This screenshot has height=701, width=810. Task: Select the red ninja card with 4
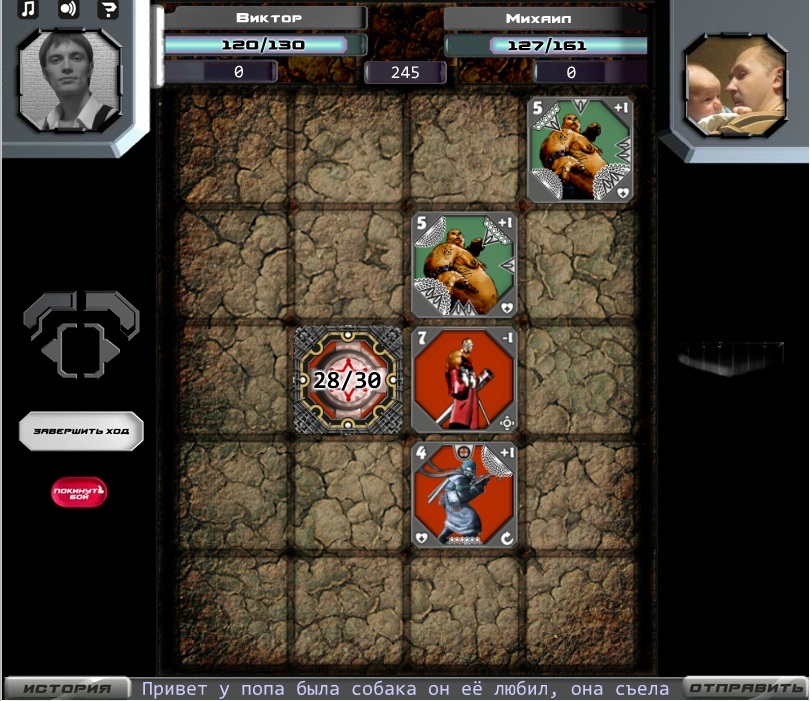click(x=464, y=496)
